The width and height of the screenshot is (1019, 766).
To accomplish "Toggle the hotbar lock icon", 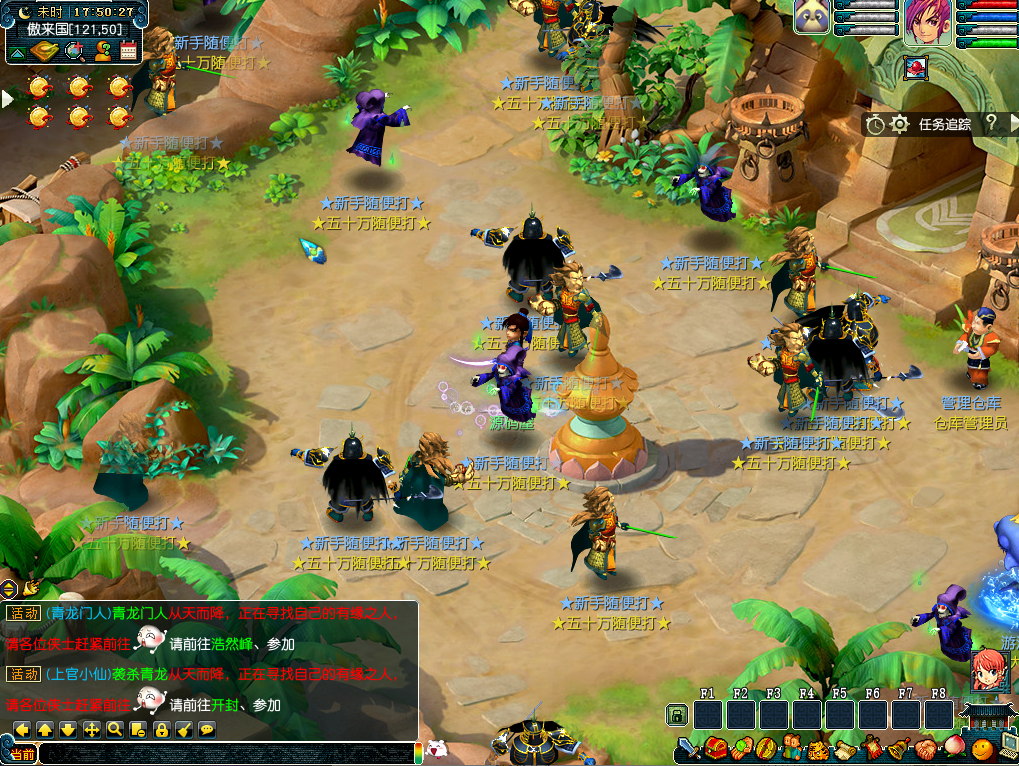I will 677,715.
